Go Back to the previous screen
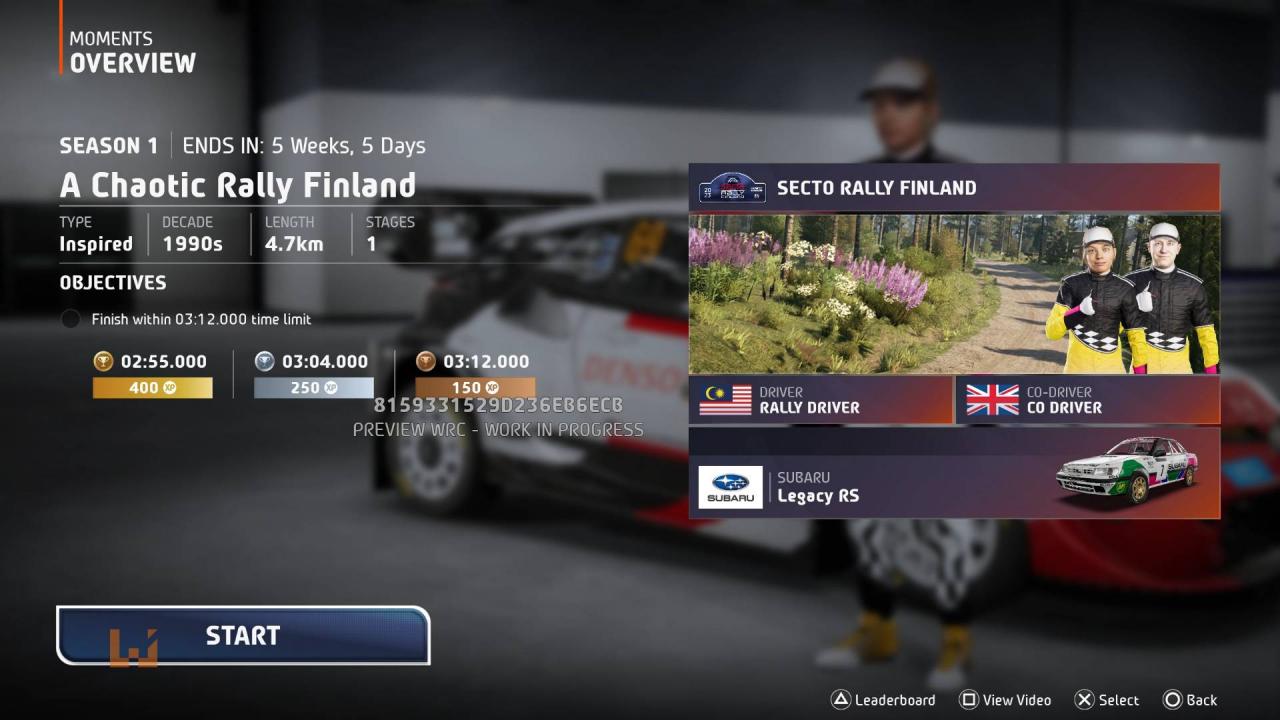1280x720 pixels. click(1190, 700)
